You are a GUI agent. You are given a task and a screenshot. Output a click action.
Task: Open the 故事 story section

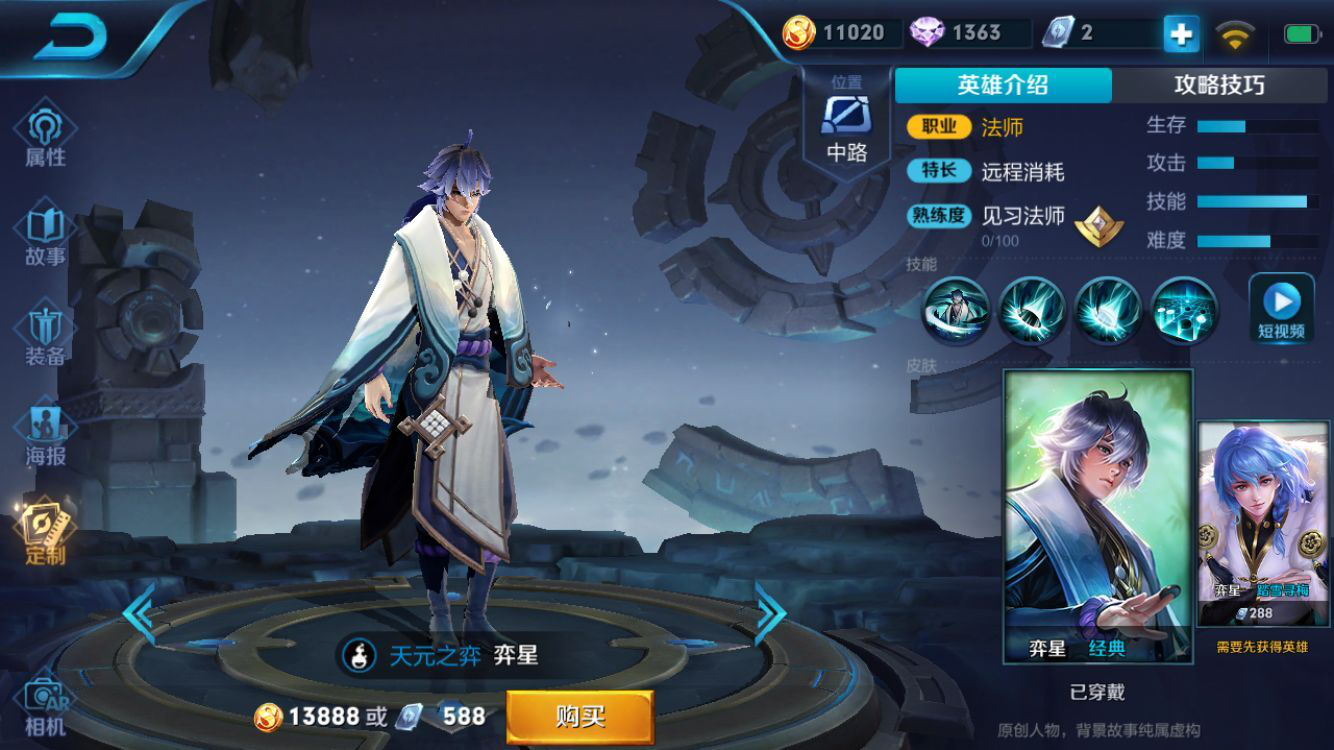(x=45, y=235)
